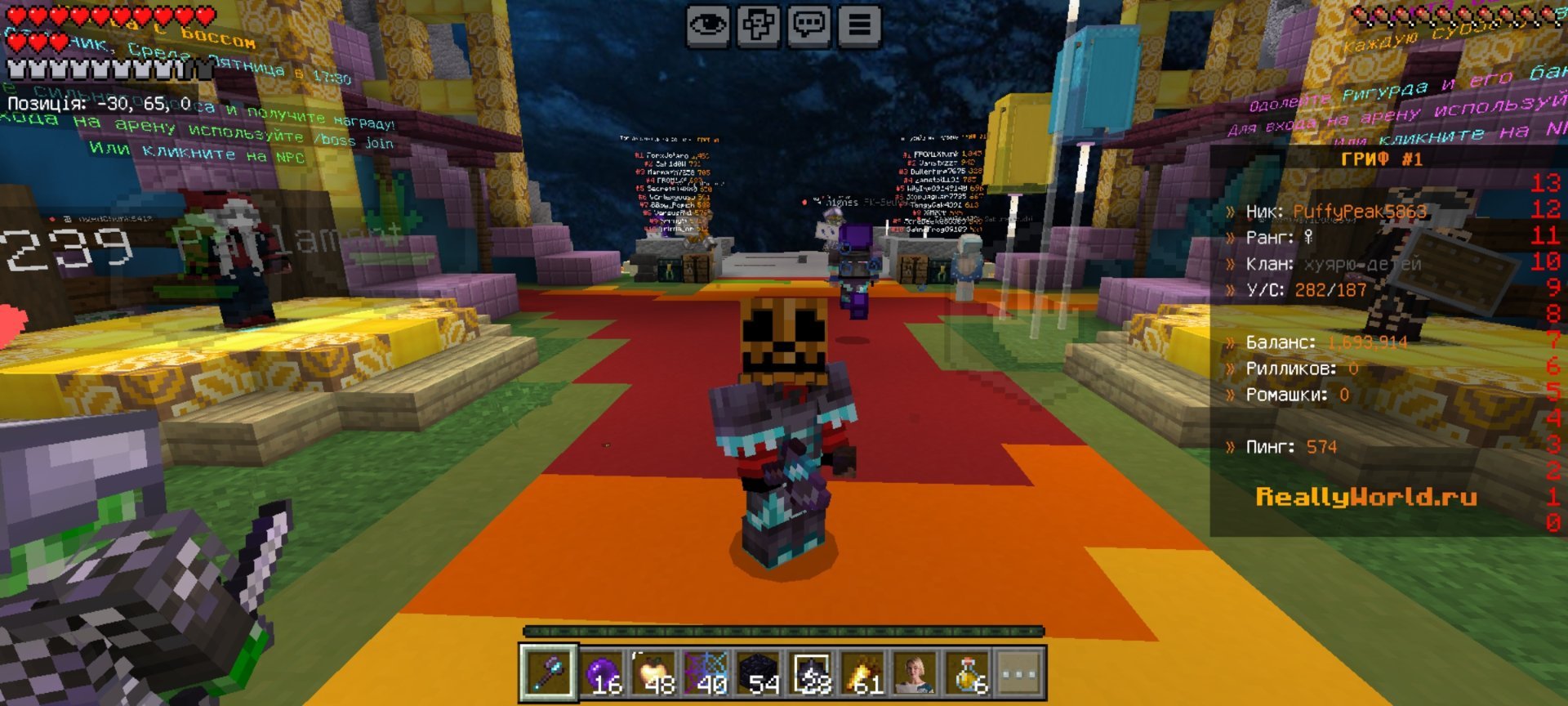This screenshot has height=706, width=1568.
Task: Choose the golden apple hotbar slot
Action: 655,674
